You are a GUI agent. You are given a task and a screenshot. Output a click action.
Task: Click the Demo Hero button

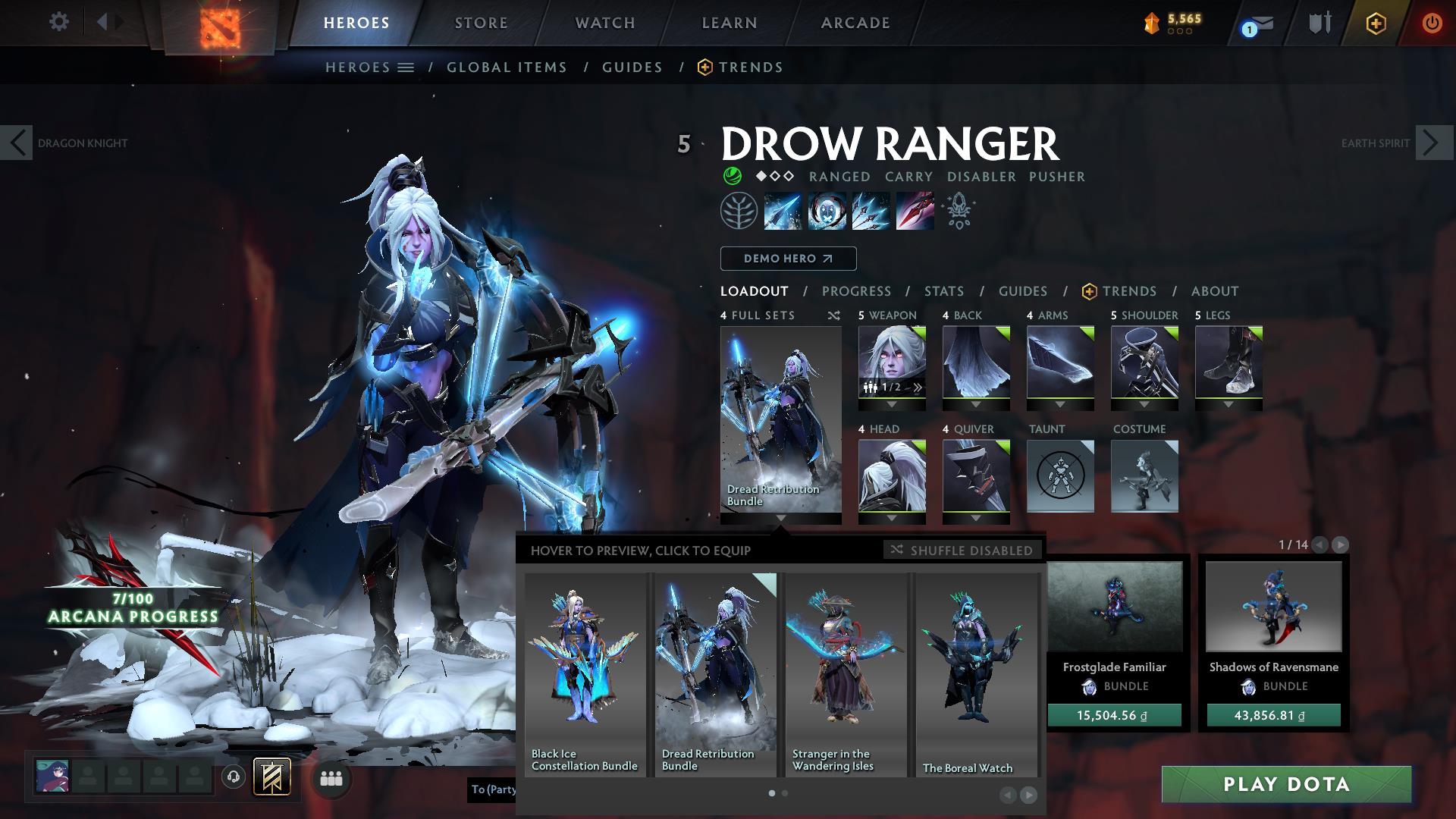(787, 258)
